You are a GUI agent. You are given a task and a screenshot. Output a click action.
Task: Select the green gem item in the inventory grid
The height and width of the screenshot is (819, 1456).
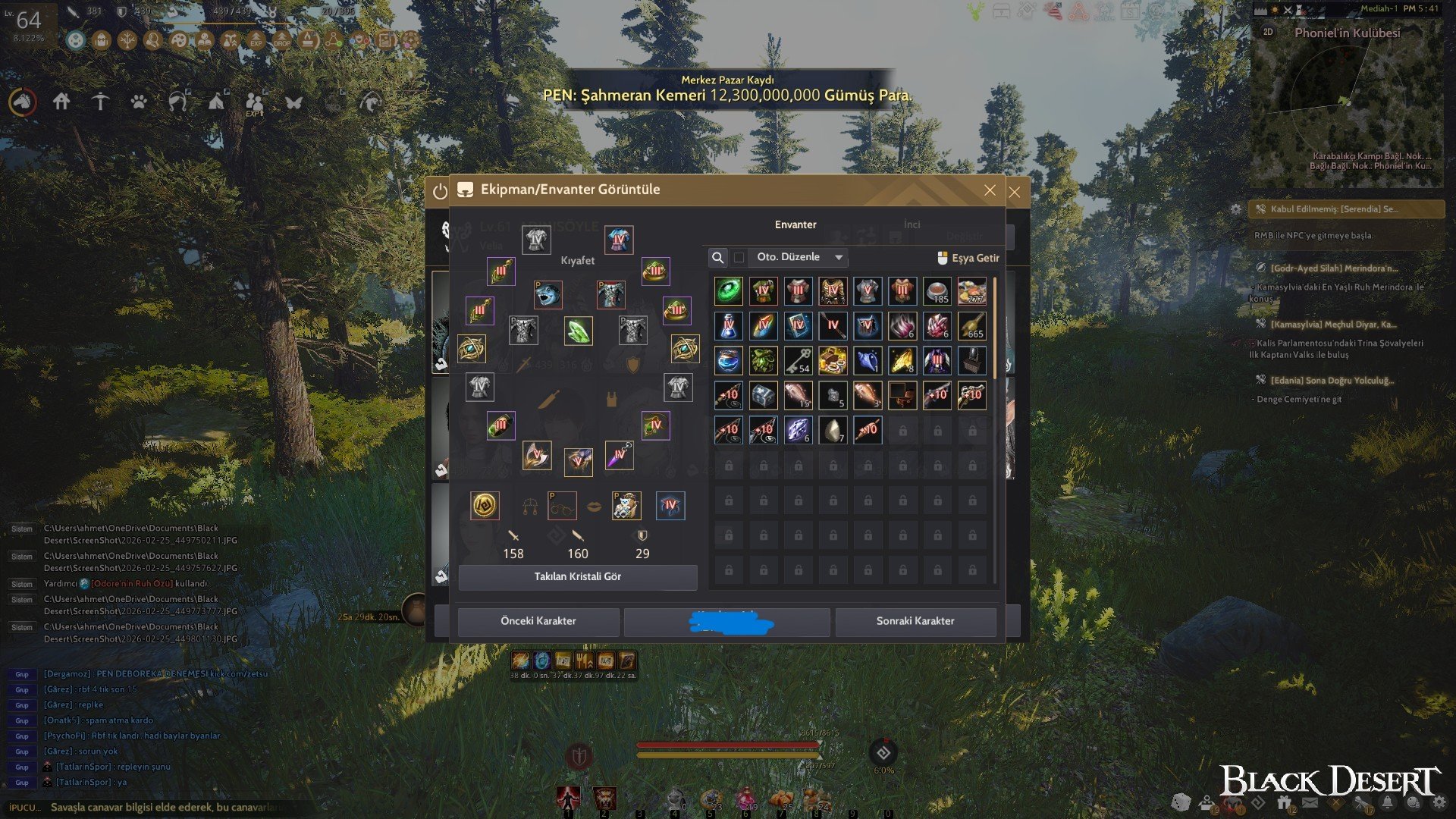pos(728,290)
